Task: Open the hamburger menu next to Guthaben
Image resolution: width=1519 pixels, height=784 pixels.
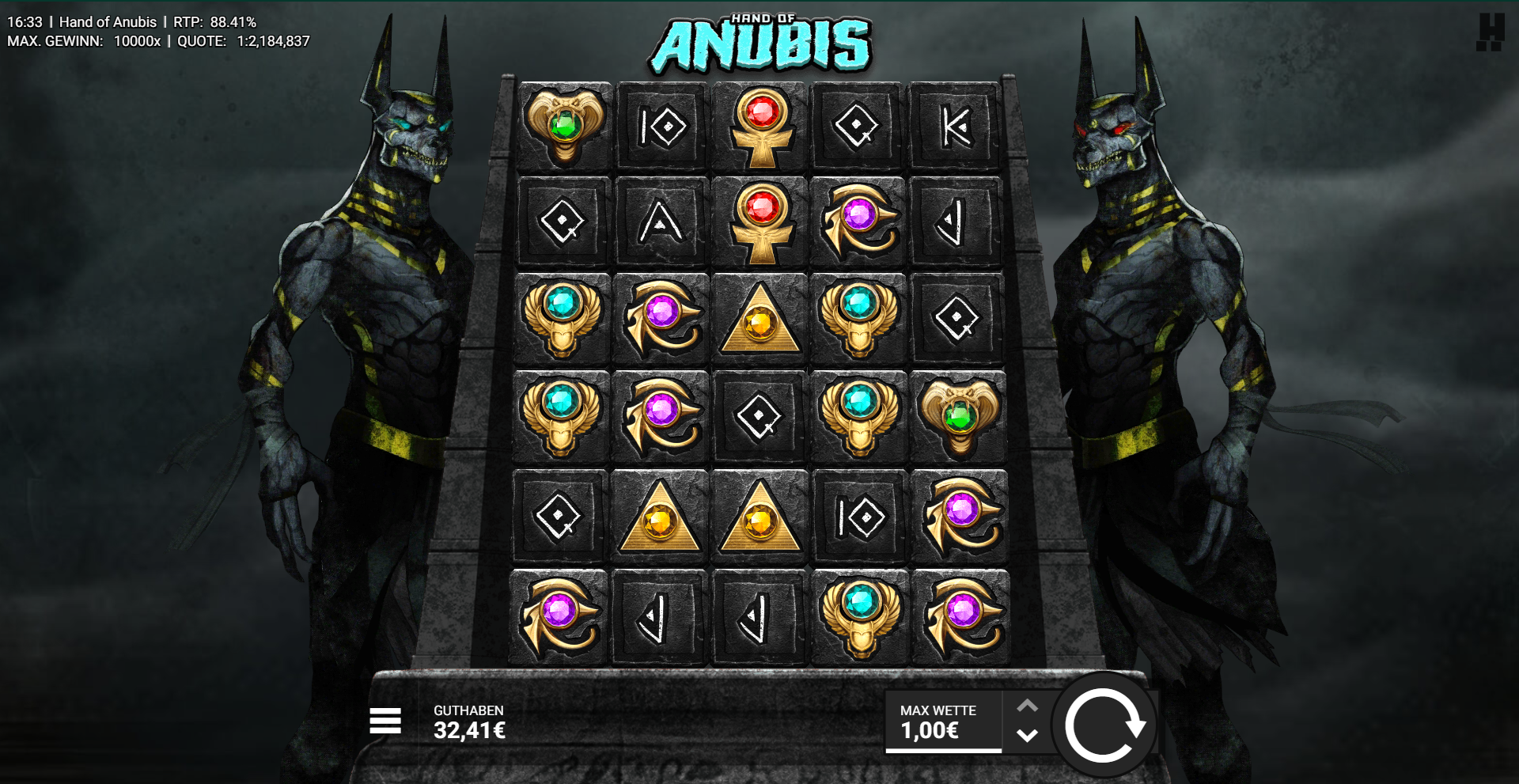Action: (385, 722)
